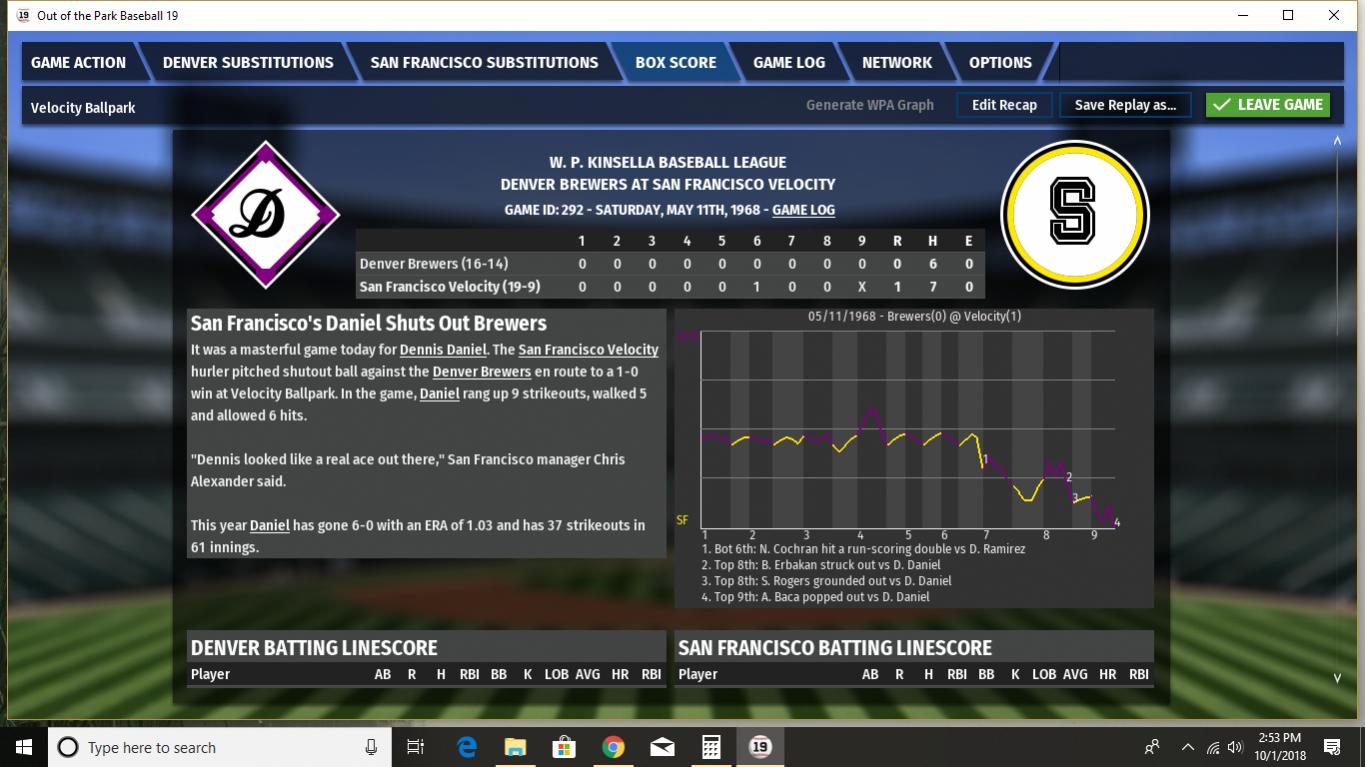The image size is (1365, 767).
Task: Generate the WPA Graph
Action: pos(870,105)
